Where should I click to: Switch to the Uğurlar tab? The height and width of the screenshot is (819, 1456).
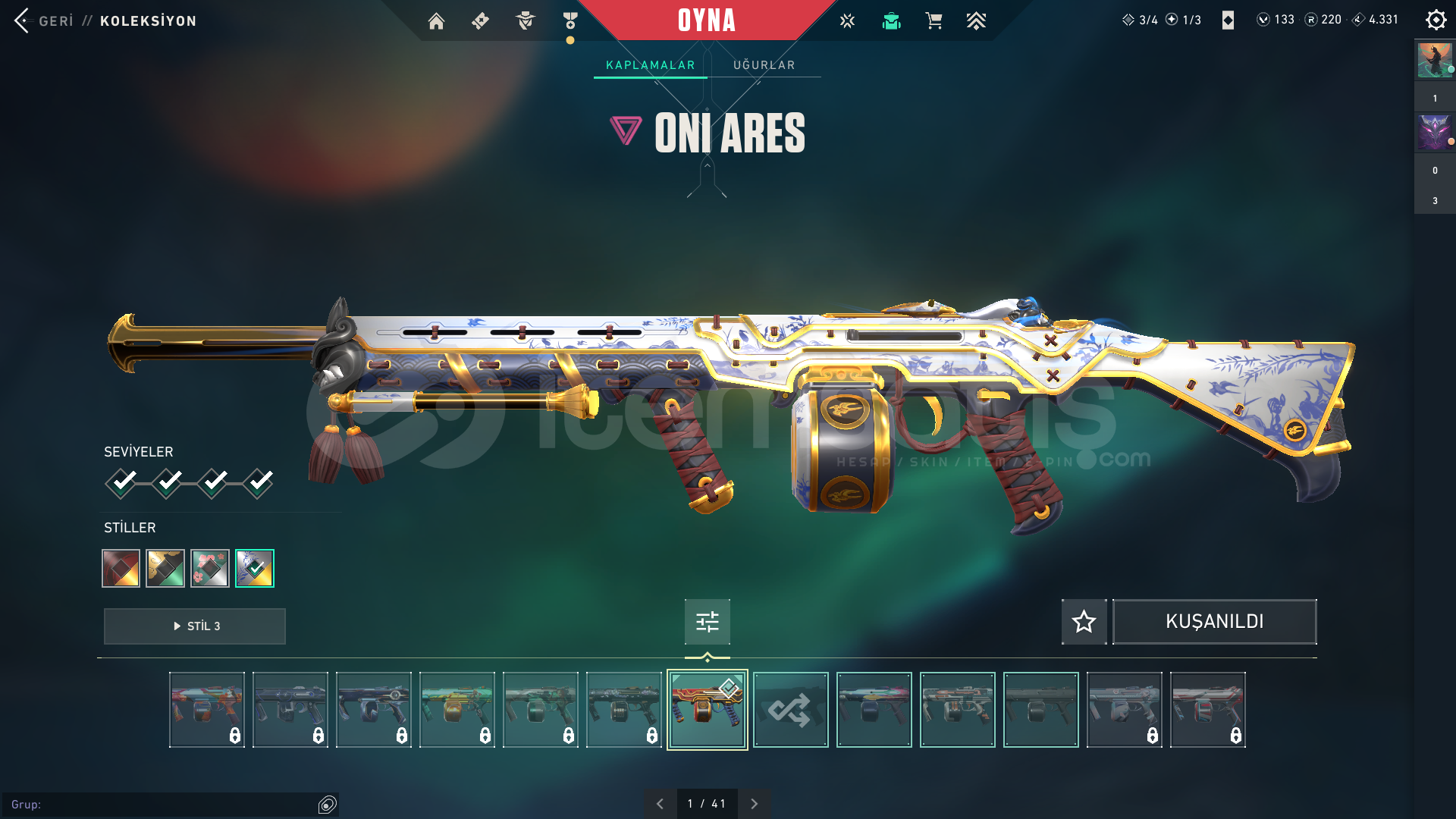(764, 65)
